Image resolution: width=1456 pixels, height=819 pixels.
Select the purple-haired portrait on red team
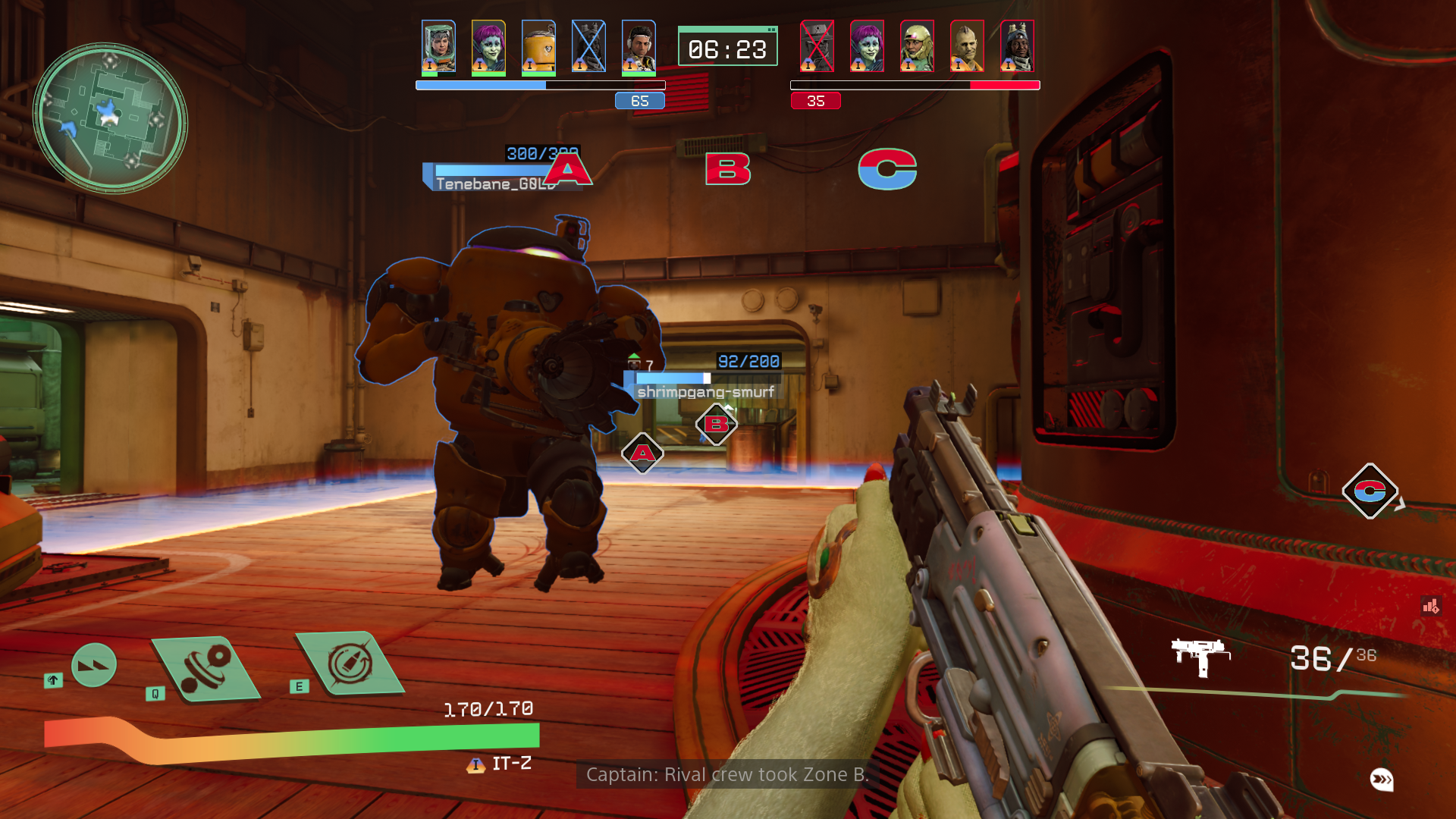point(867,47)
